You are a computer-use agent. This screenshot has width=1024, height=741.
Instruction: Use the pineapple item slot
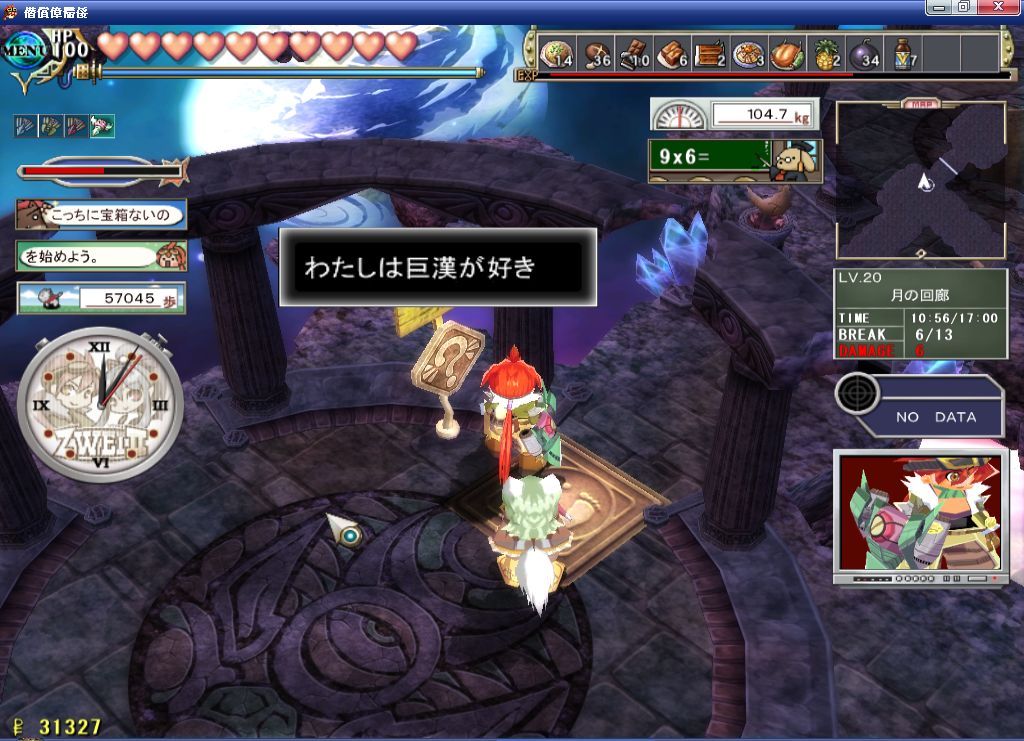[826, 53]
